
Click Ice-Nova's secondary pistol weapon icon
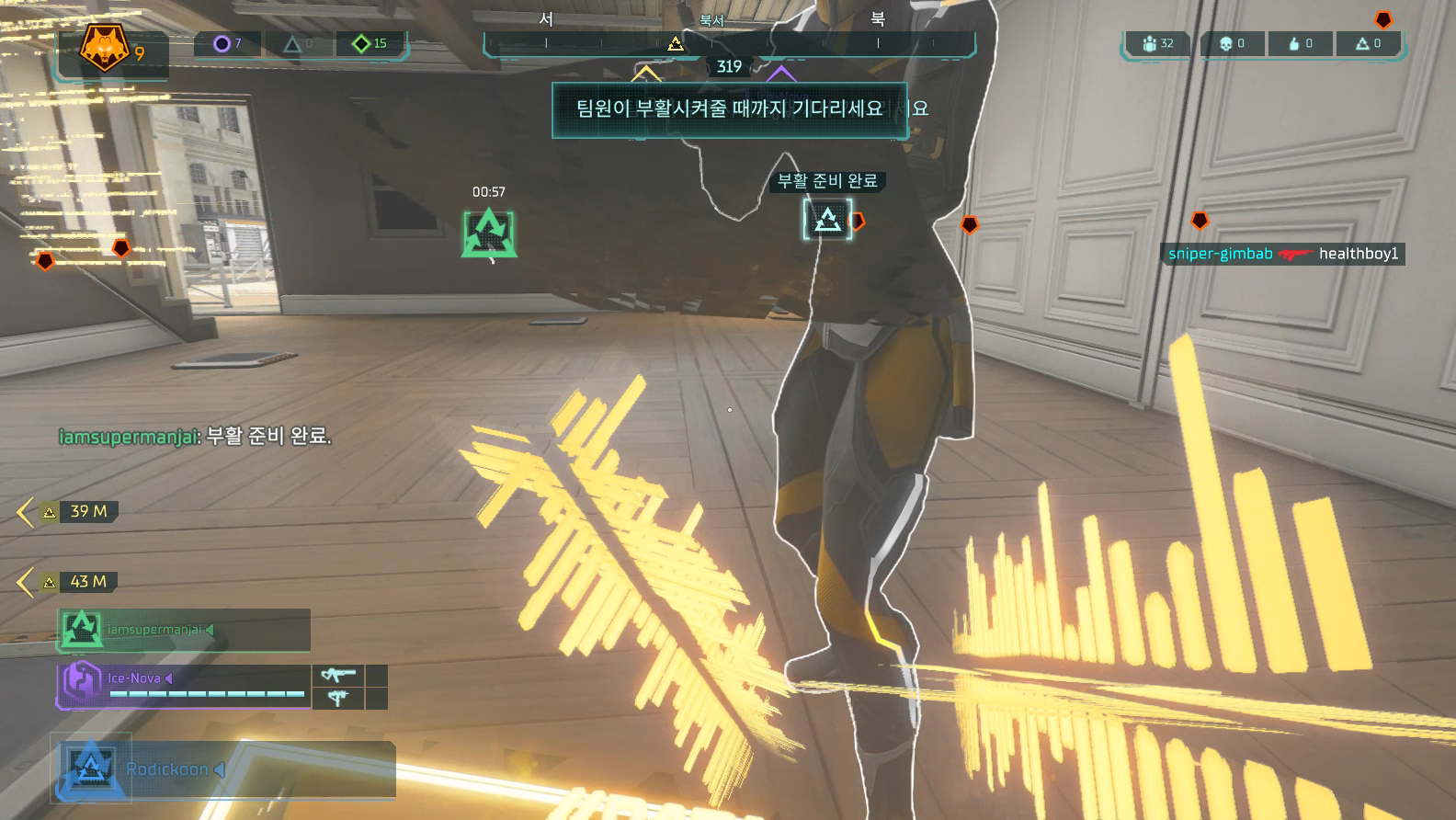point(338,699)
